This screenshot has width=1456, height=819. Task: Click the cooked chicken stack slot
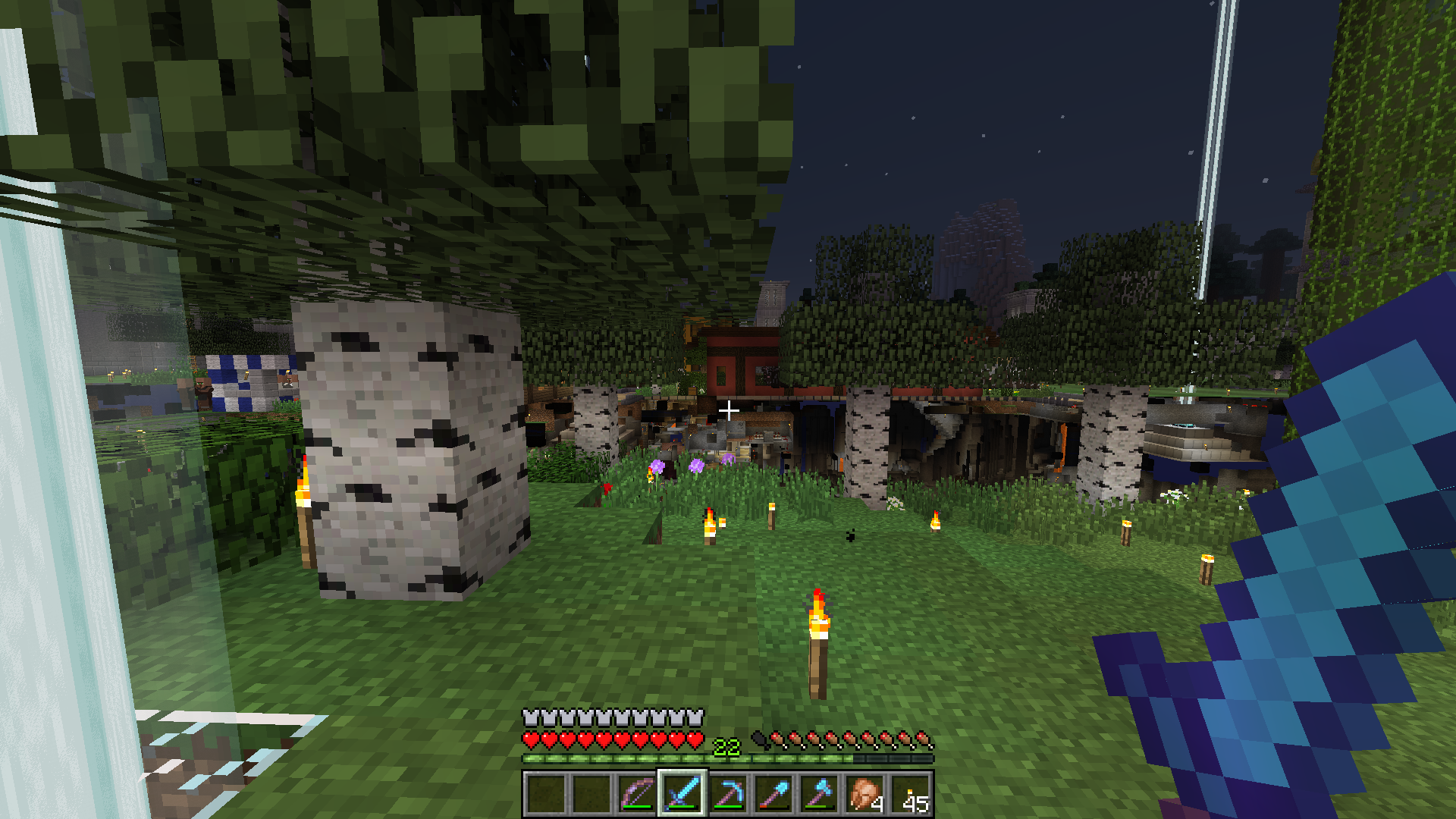click(864, 794)
